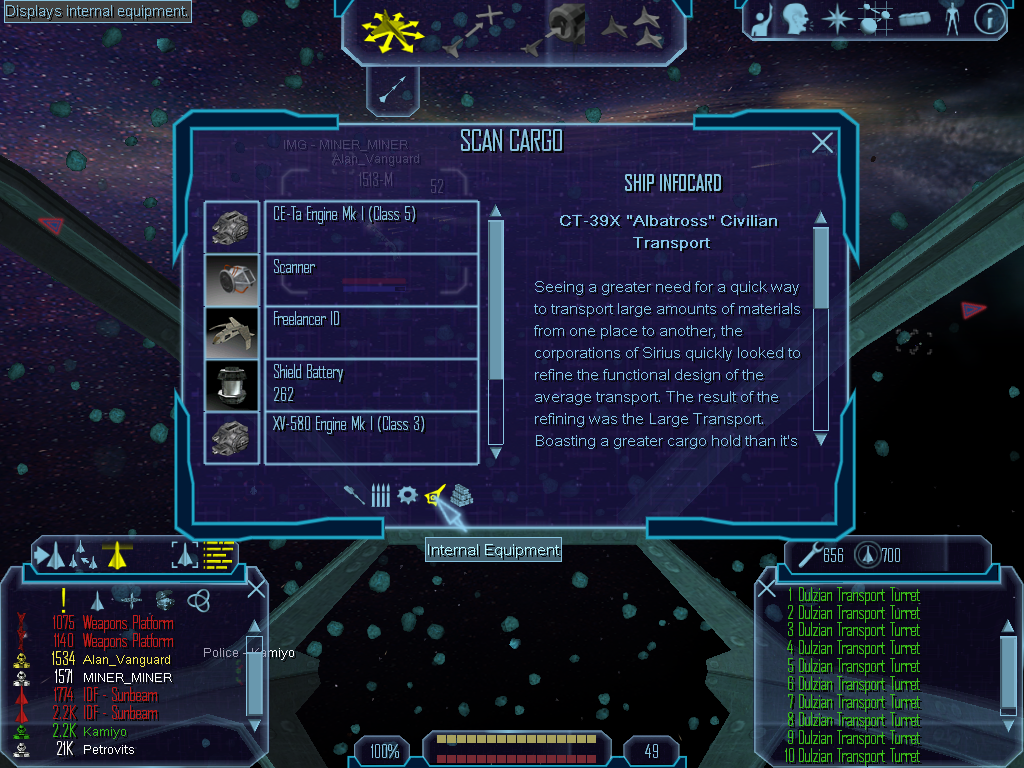The width and height of the screenshot is (1024, 768).
Task: Close the contact list panel
Action: tap(256, 588)
